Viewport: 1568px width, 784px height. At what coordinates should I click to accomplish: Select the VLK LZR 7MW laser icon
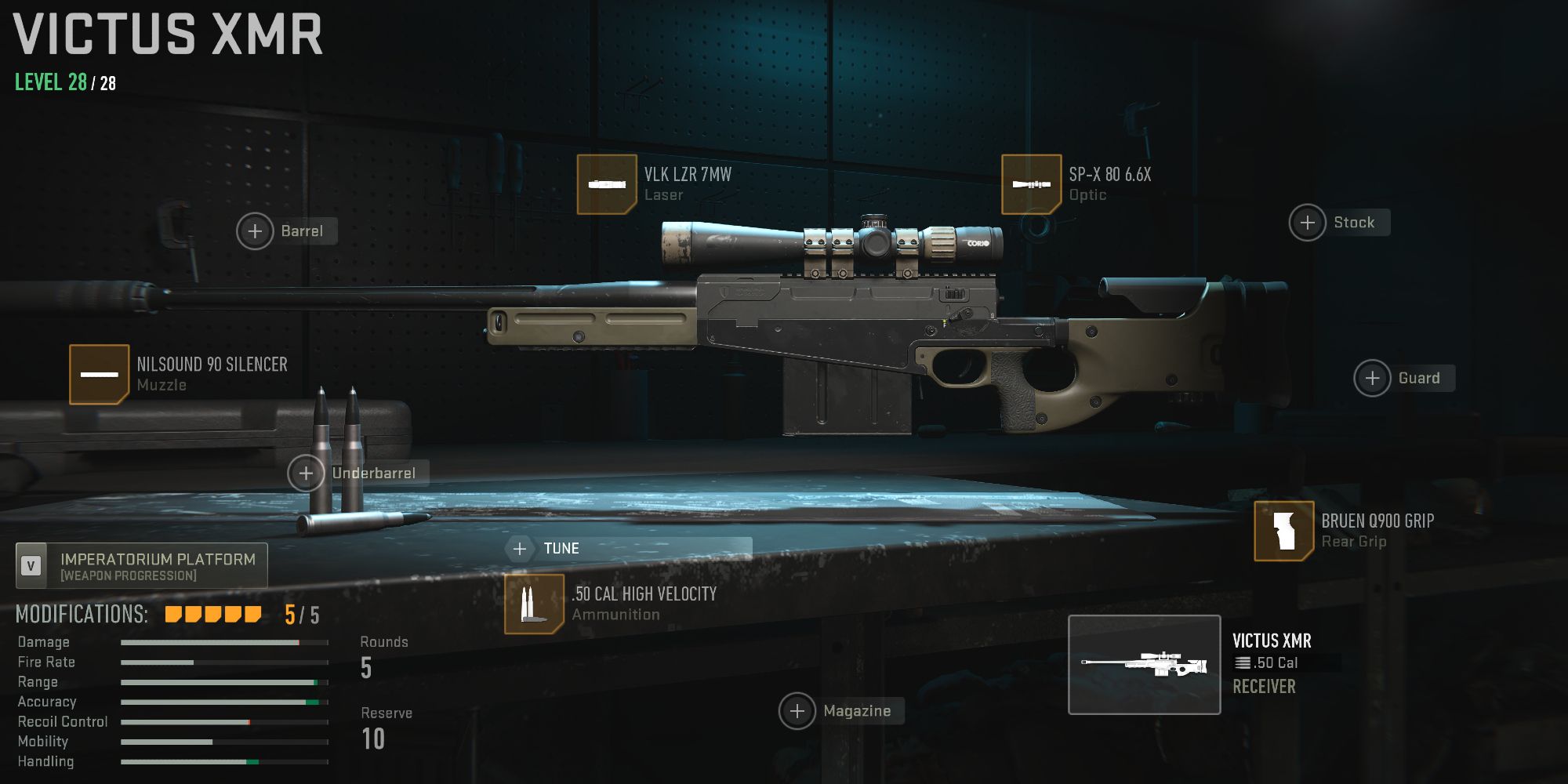click(605, 185)
